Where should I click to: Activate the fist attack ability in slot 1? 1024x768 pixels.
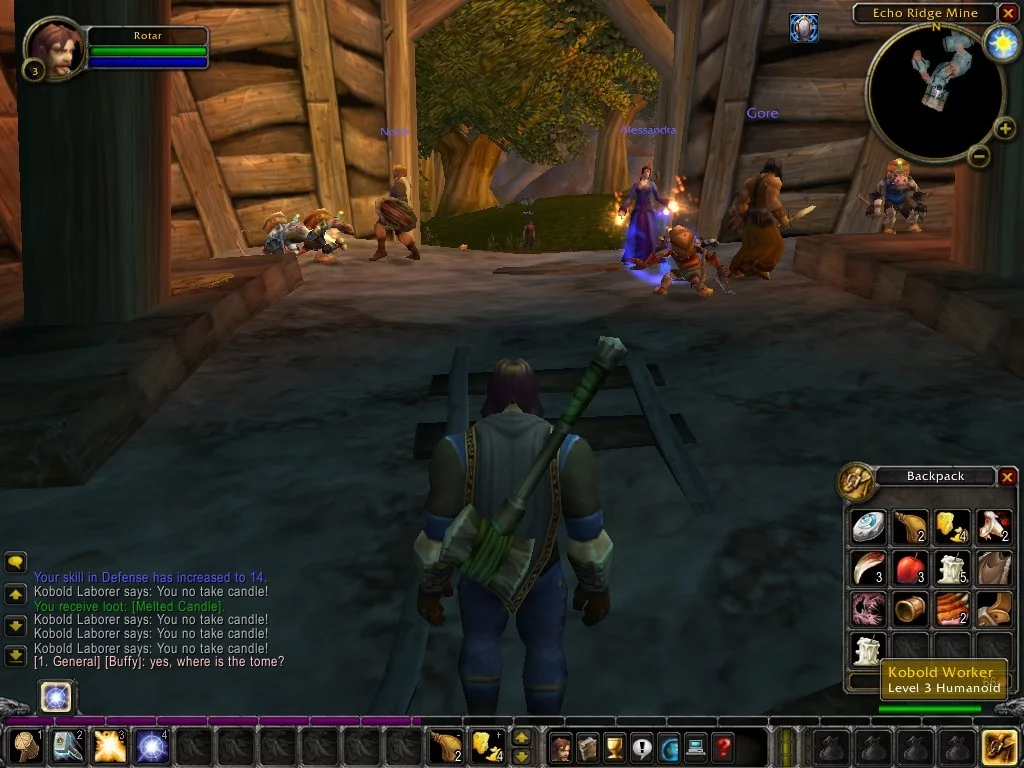(x=25, y=746)
